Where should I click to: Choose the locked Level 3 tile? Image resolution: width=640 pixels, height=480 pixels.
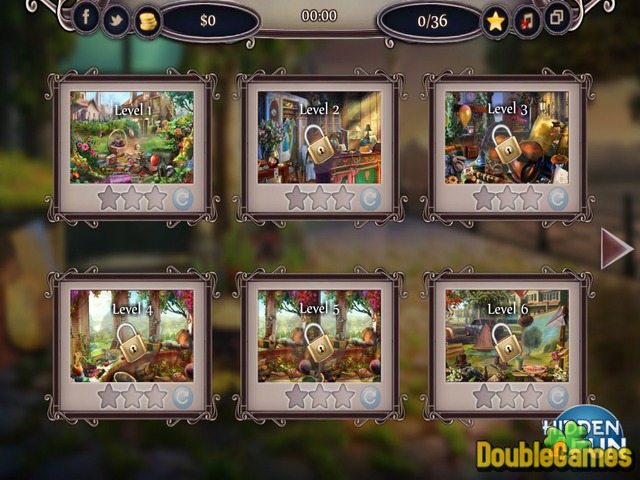coord(507,138)
